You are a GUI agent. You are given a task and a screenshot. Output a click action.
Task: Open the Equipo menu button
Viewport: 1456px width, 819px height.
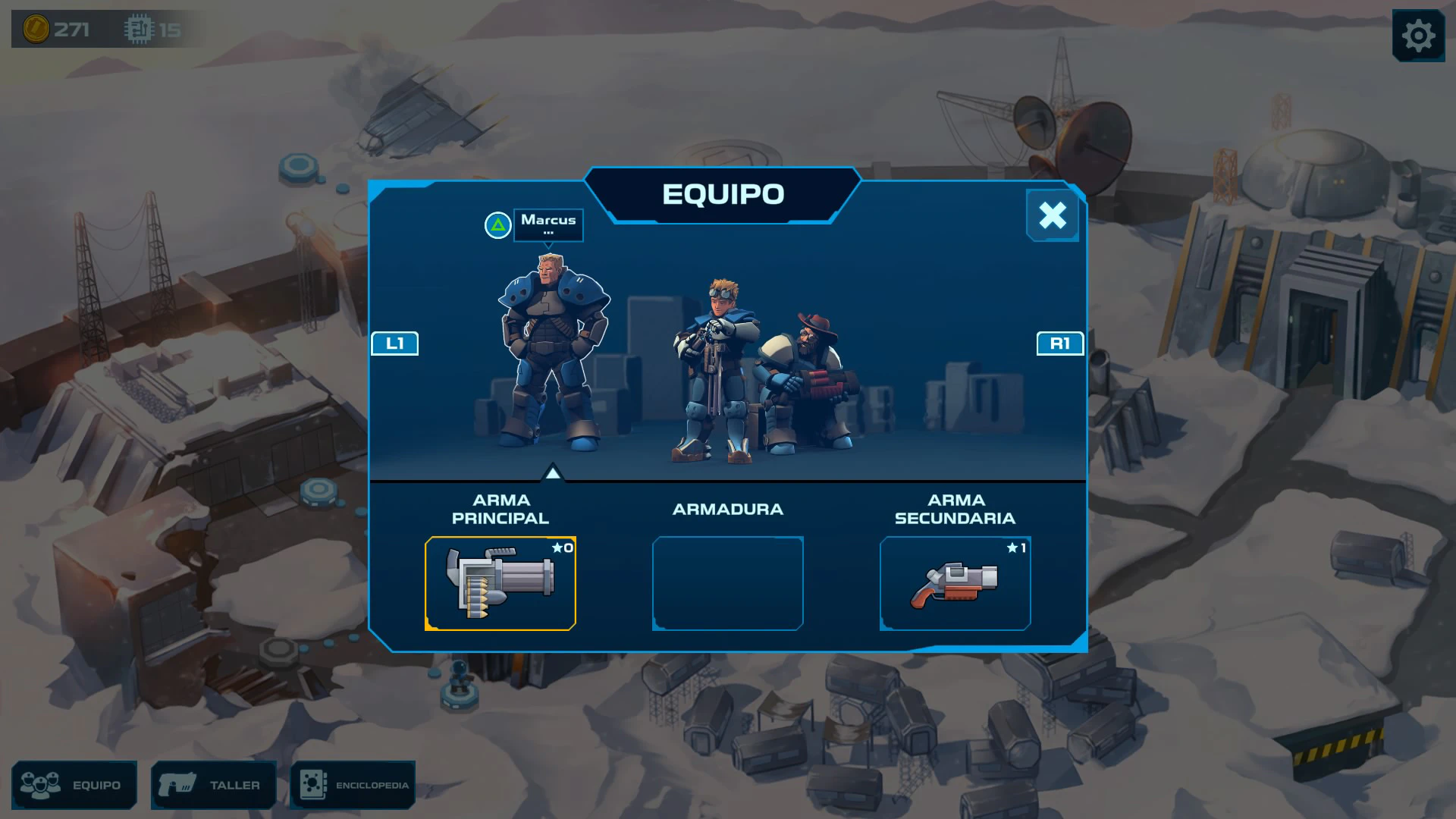tap(74, 785)
